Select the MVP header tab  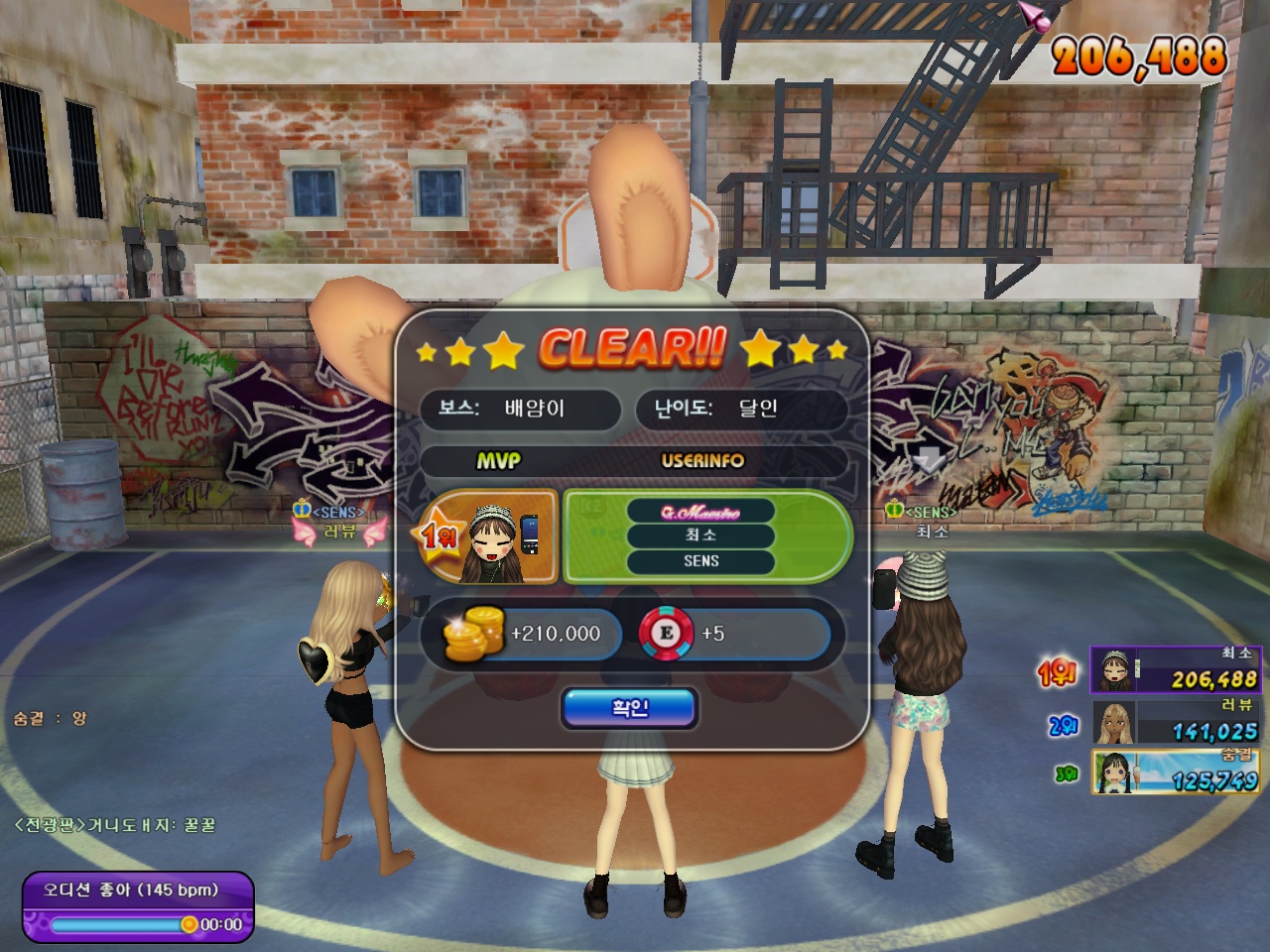tap(498, 461)
